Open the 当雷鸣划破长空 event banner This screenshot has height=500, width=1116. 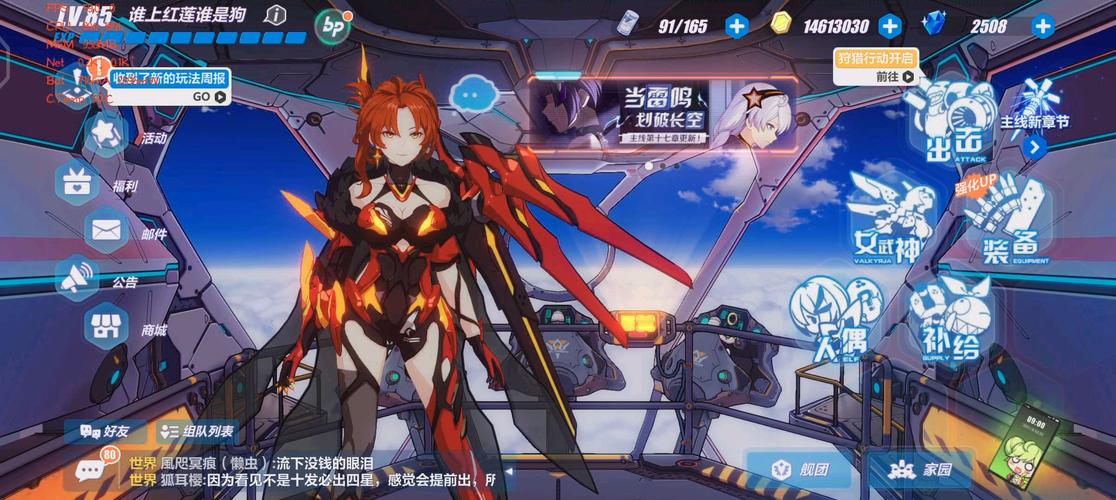pyautogui.click(x=662, y=114)
